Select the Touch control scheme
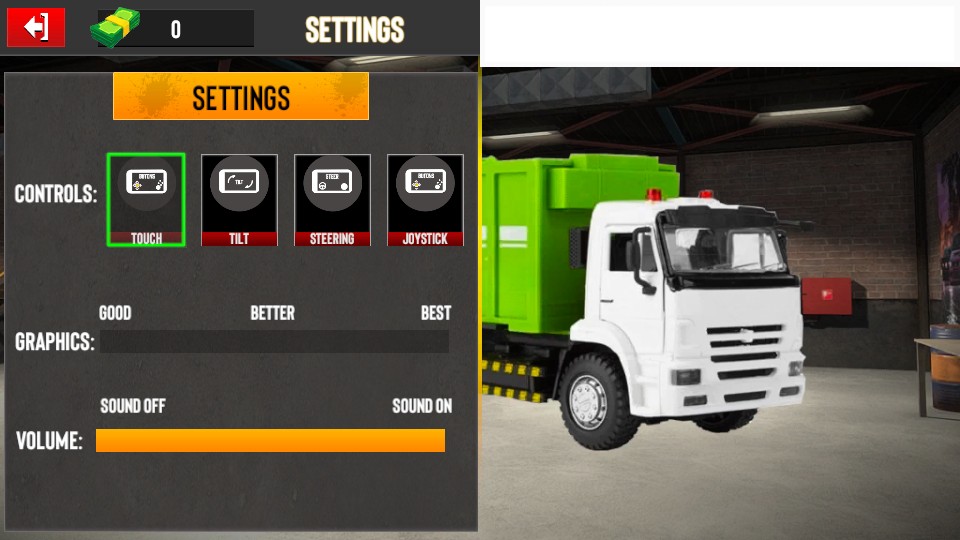The height and width of the screenshot is (540, 960). click(x=146, y=199)
